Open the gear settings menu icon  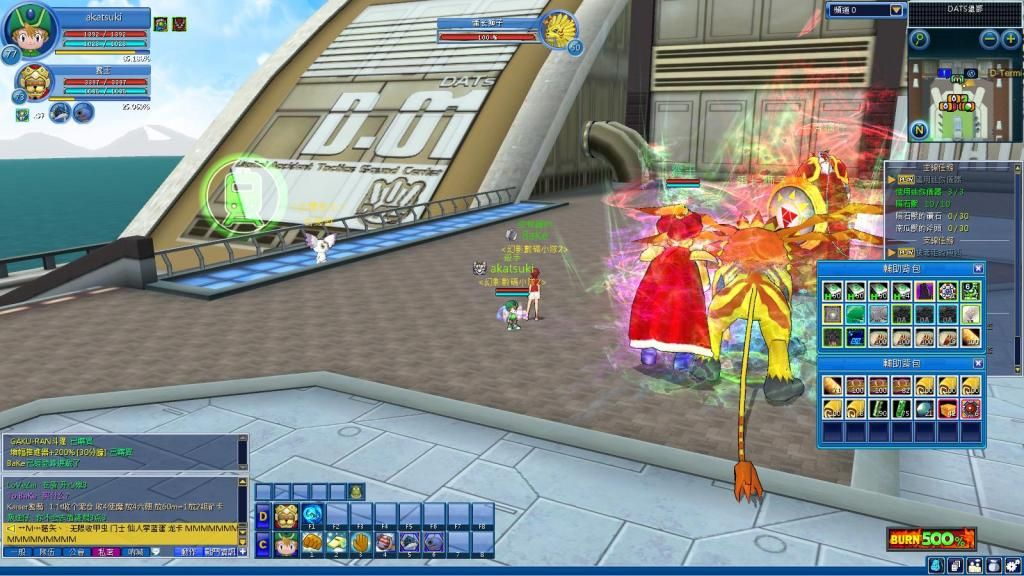(x=1012, y=566)
